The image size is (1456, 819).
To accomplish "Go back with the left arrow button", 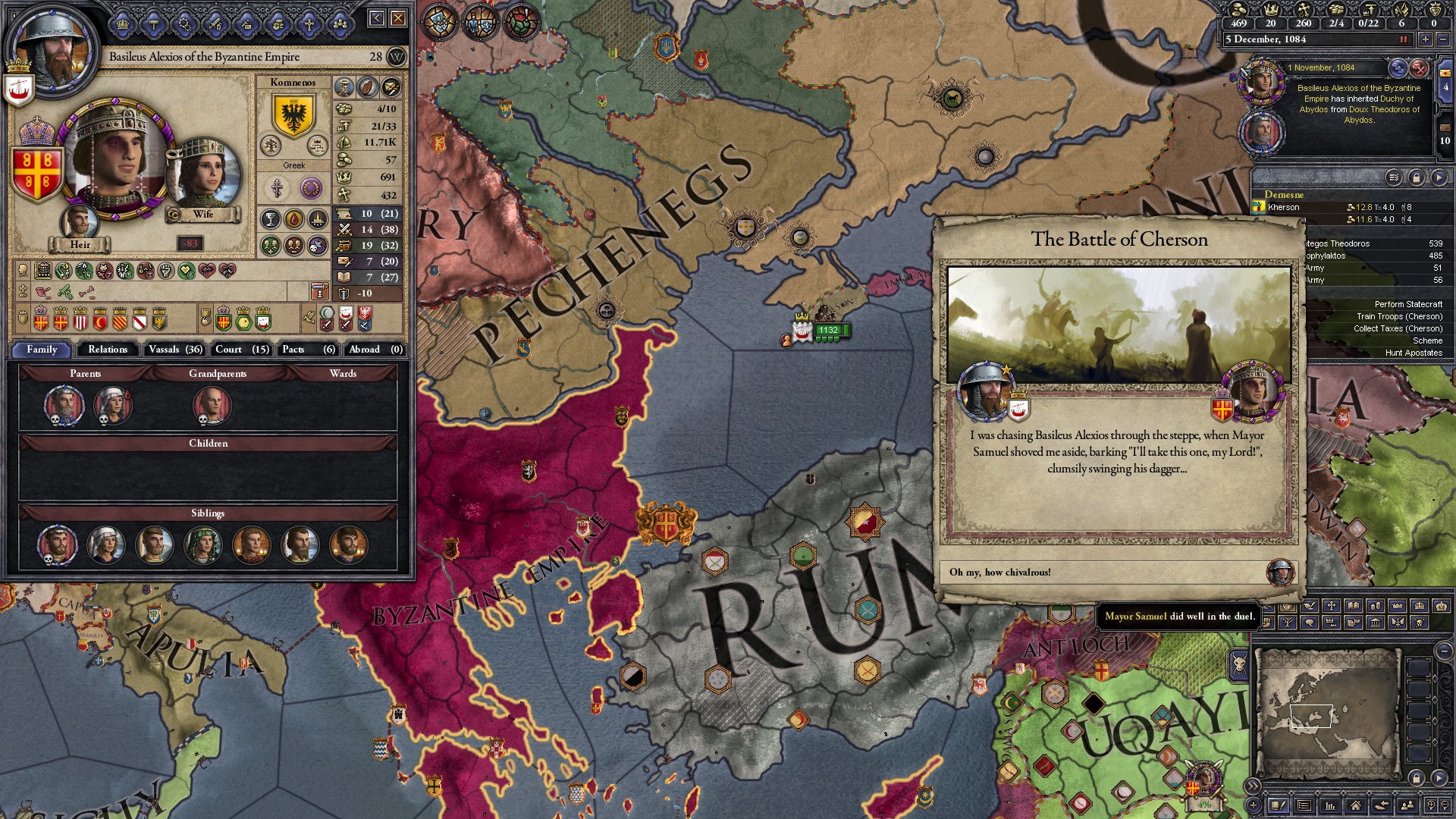I will [x=377, y=18].
